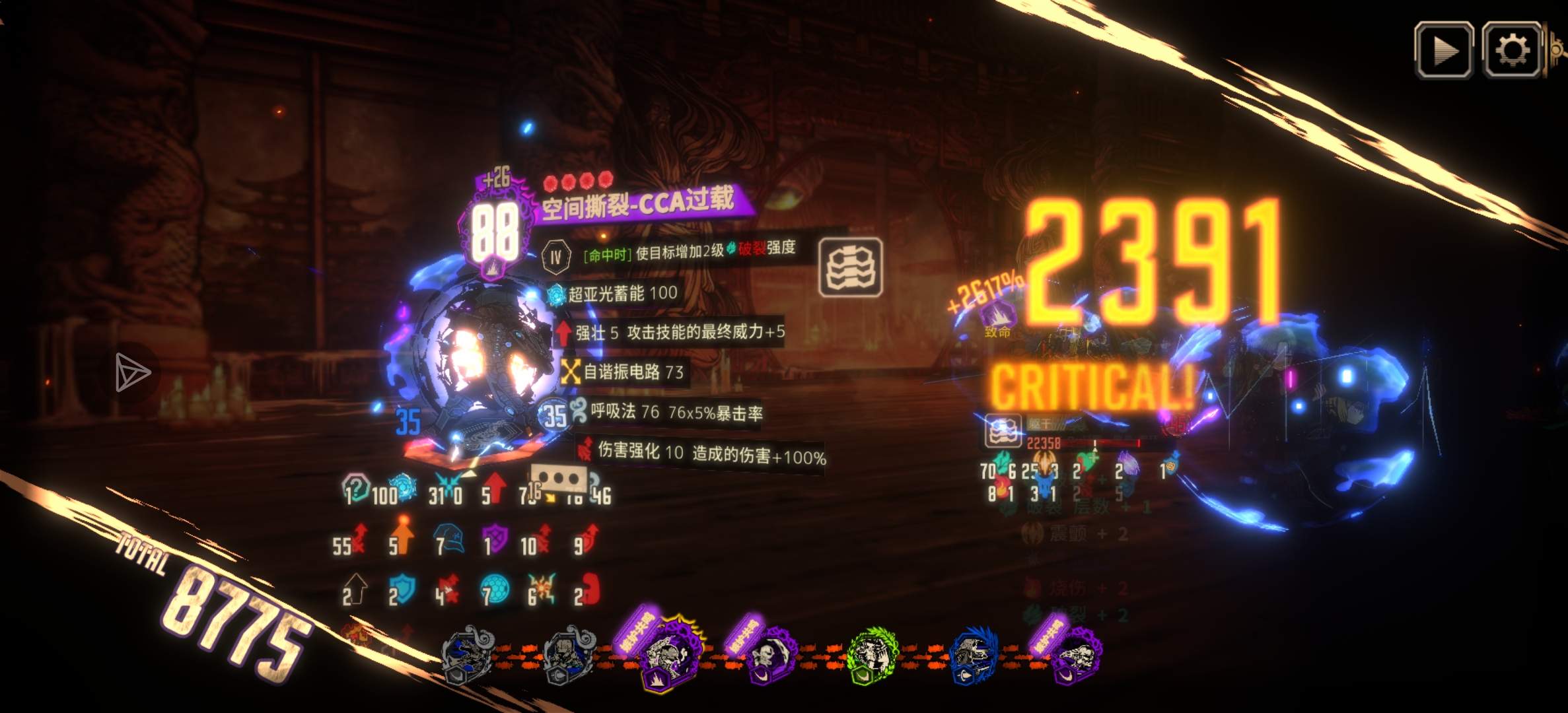This screenshot has height=713, width=1568.
Task: Open the settings gear icon
Action: (1513, 48)
